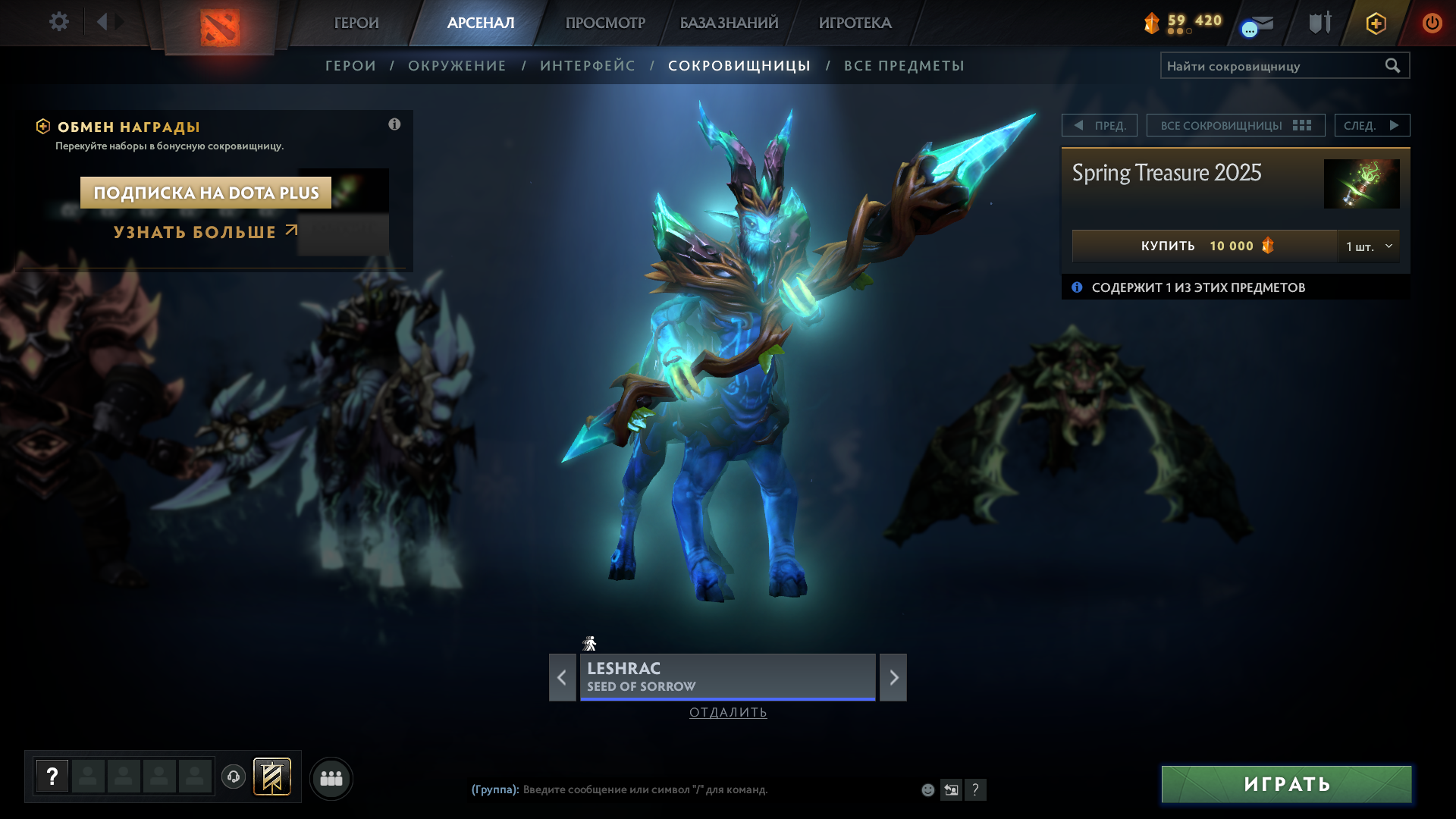Open the ИГРОТЕКА tab
The height and width of the screenshot is (819, 1456).
855,23
